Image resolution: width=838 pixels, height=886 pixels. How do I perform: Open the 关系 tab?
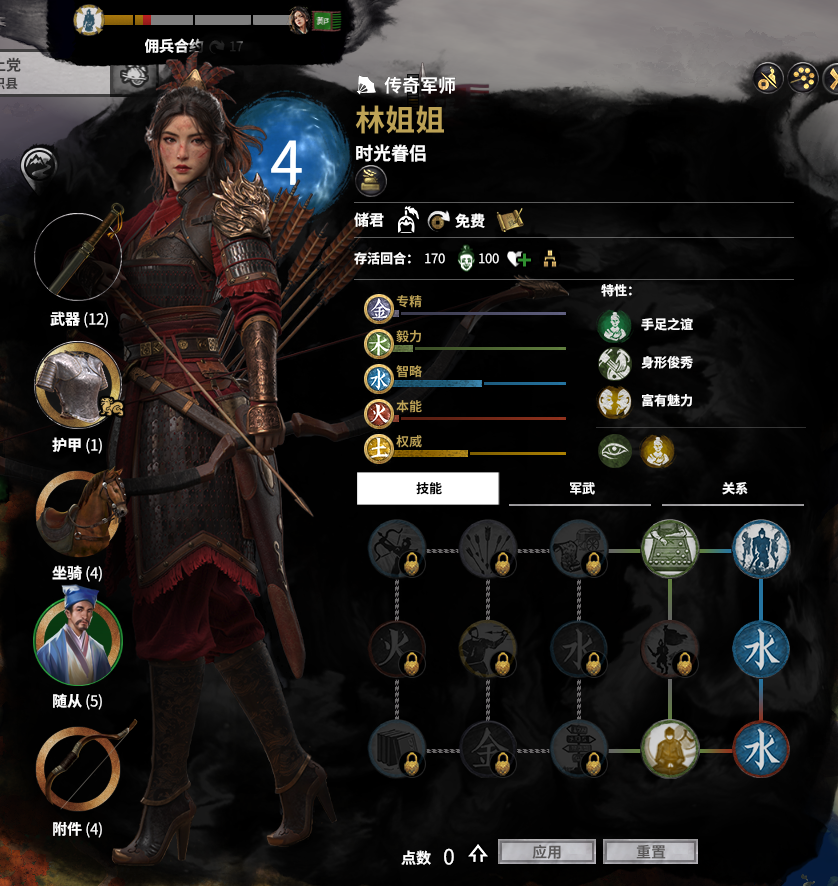[x=734, y=488]
